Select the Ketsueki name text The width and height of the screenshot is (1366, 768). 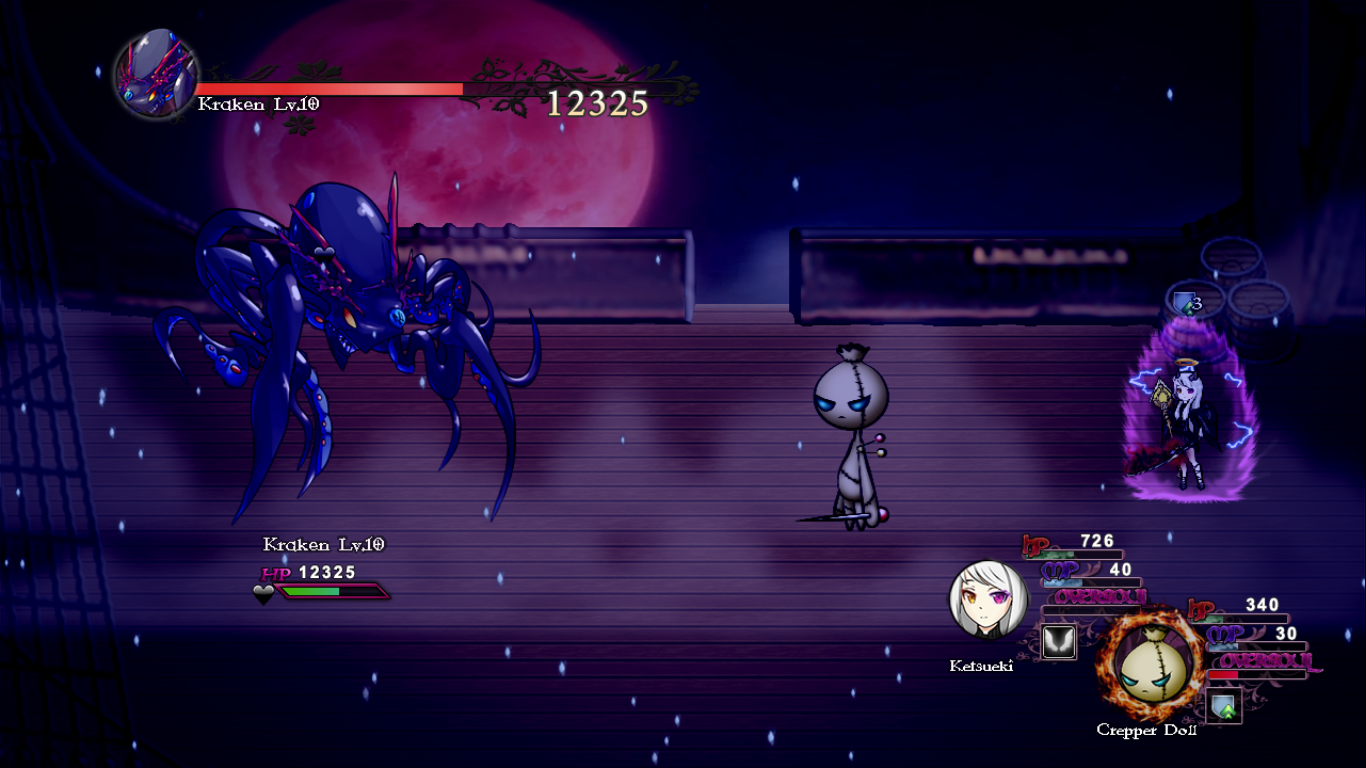[x=980, y=665]
